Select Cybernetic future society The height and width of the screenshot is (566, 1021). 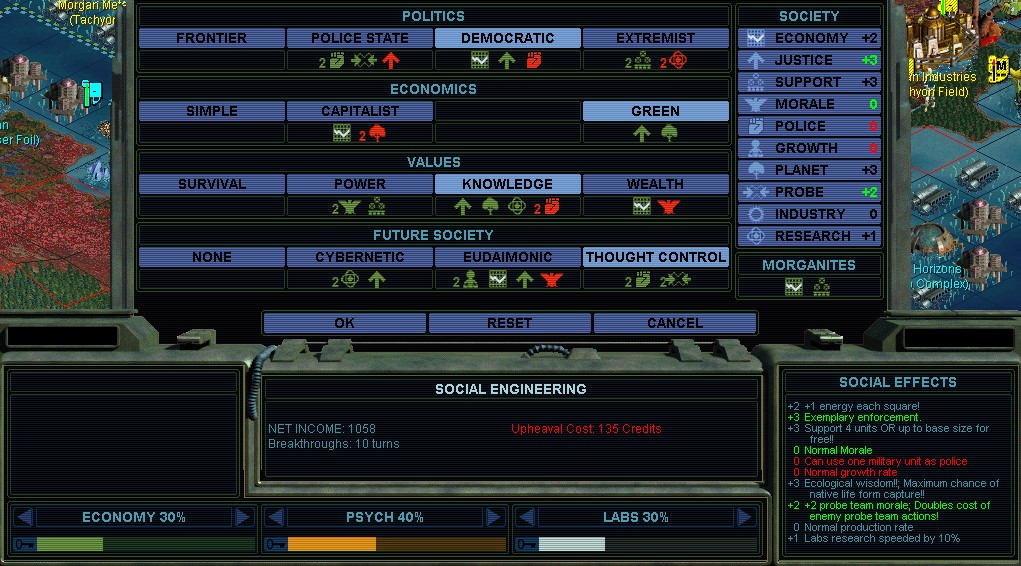pos(359,257)
